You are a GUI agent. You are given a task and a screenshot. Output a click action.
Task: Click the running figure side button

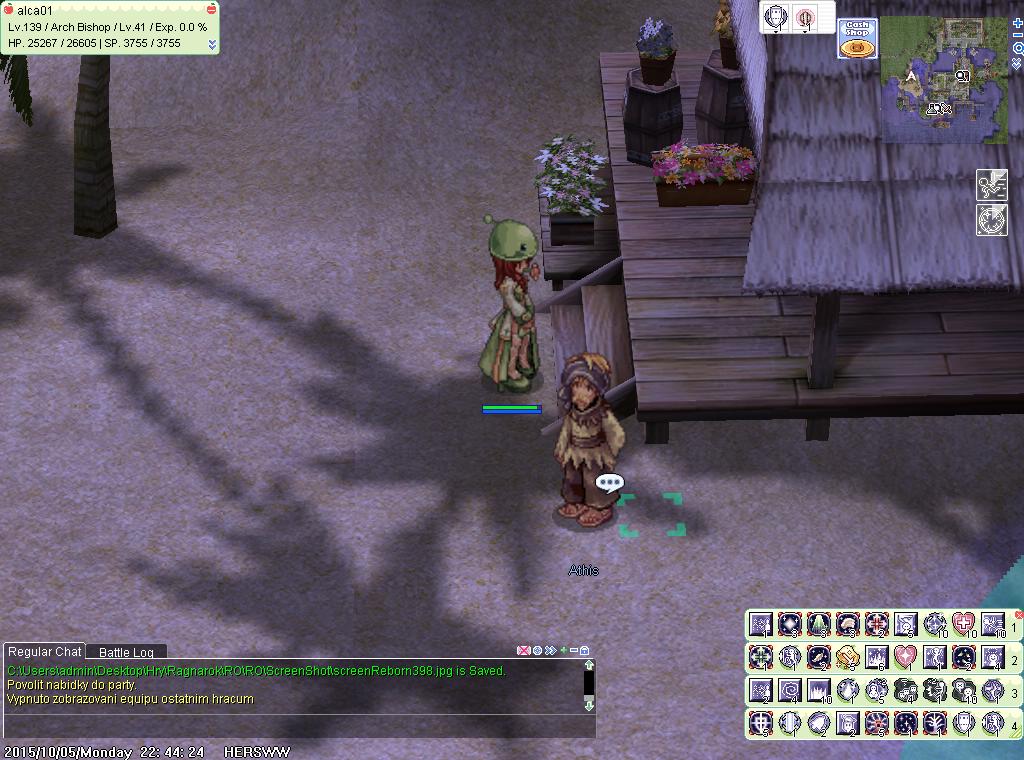991,185
